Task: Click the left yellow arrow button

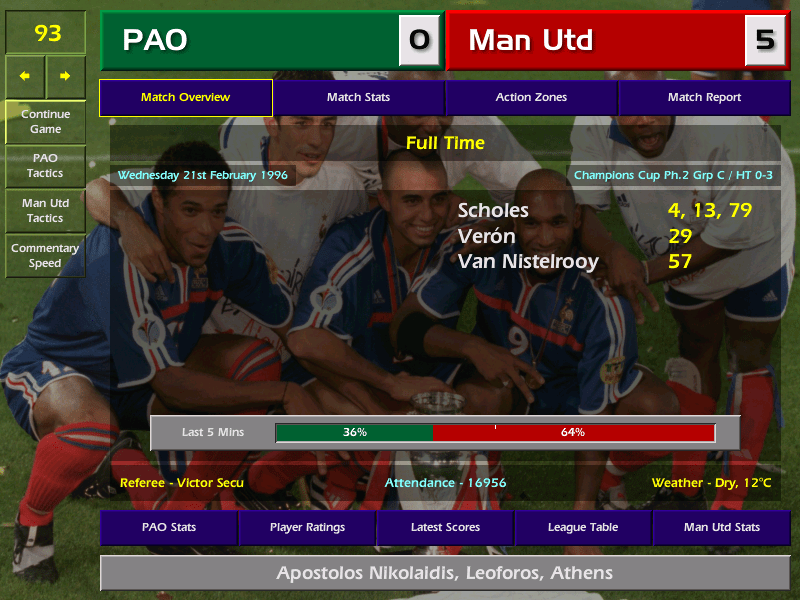Action: 25,76
